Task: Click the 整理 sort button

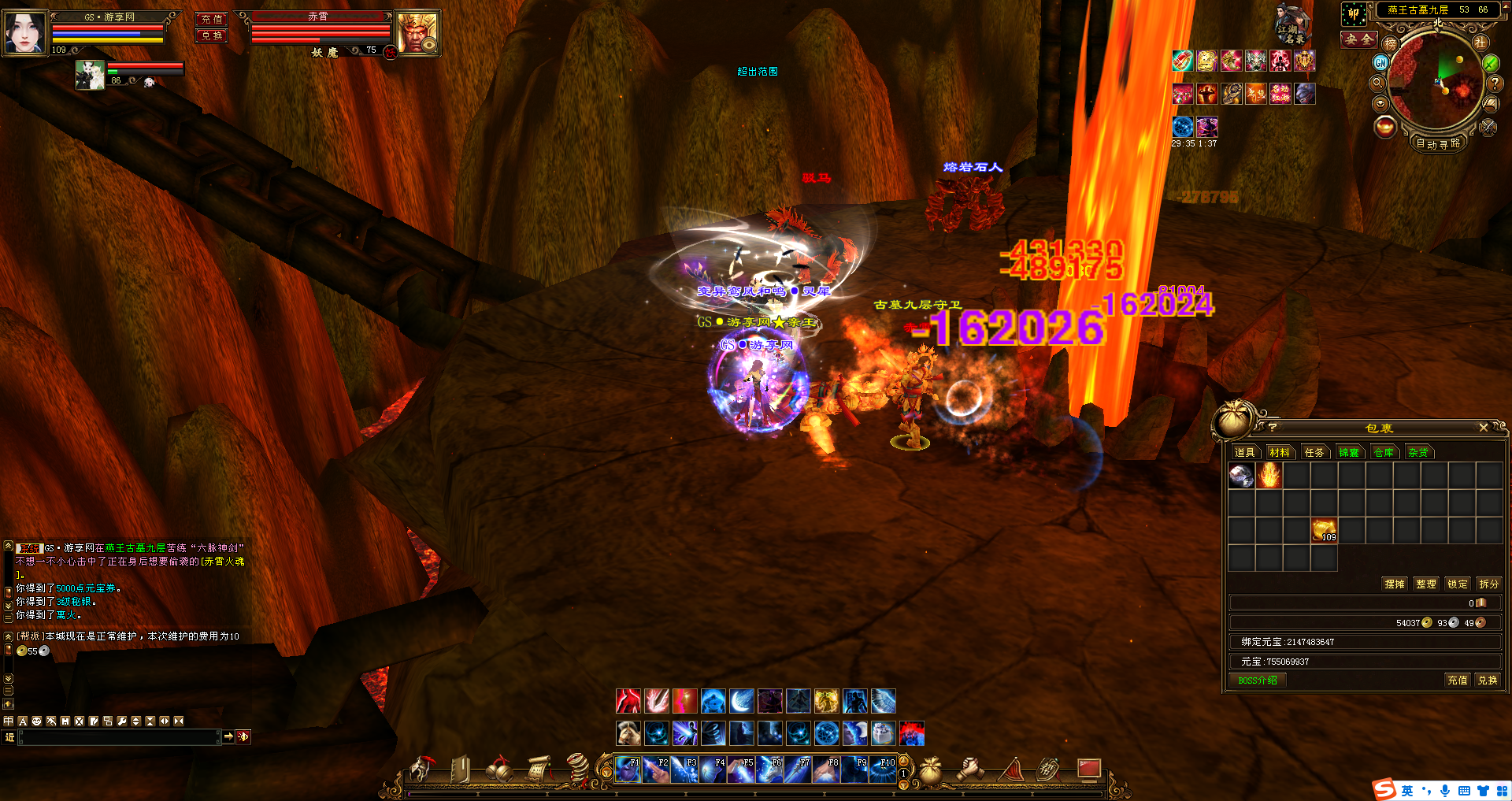Action: tap(1425, 584)
